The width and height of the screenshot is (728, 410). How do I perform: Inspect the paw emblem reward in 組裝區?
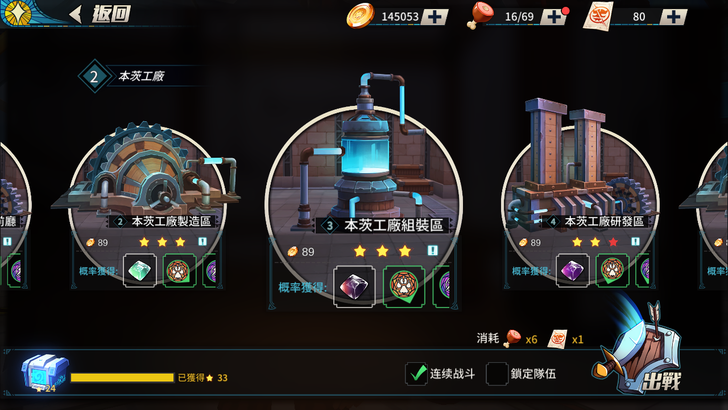tap(403, 286)
